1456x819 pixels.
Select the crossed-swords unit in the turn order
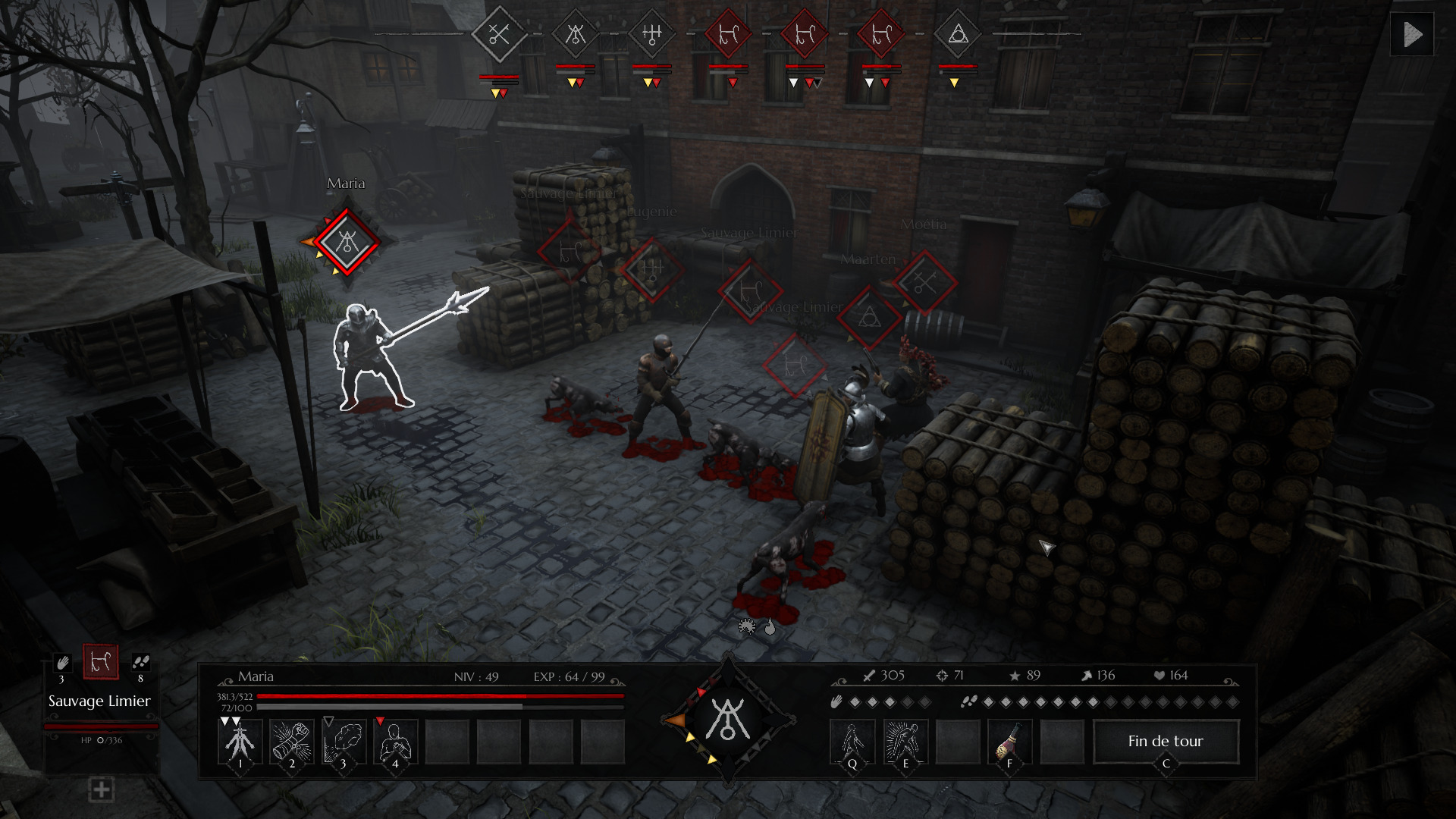click(x=499, y=34)
